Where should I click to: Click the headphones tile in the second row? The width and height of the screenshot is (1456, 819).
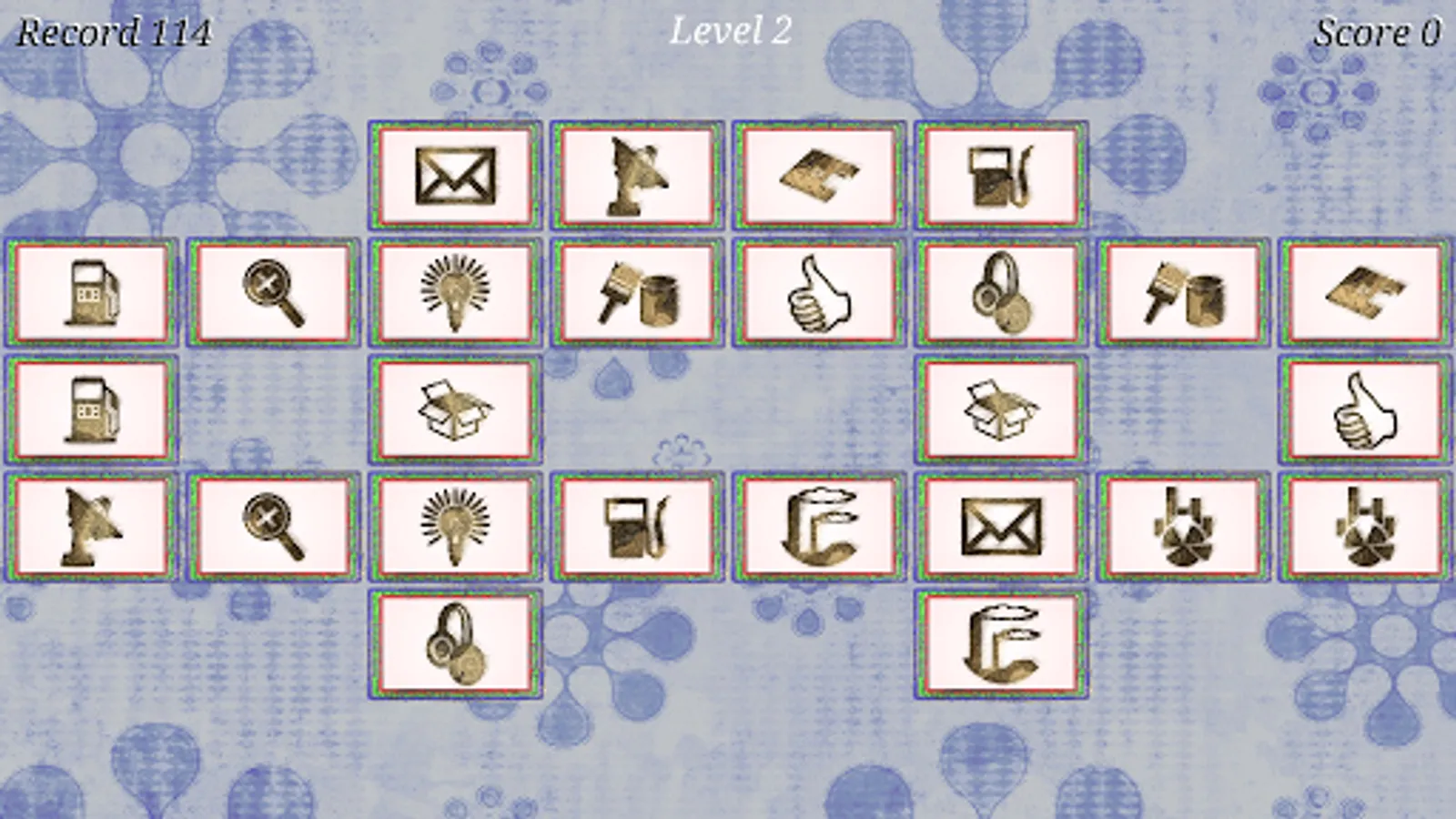[1001, 293]
